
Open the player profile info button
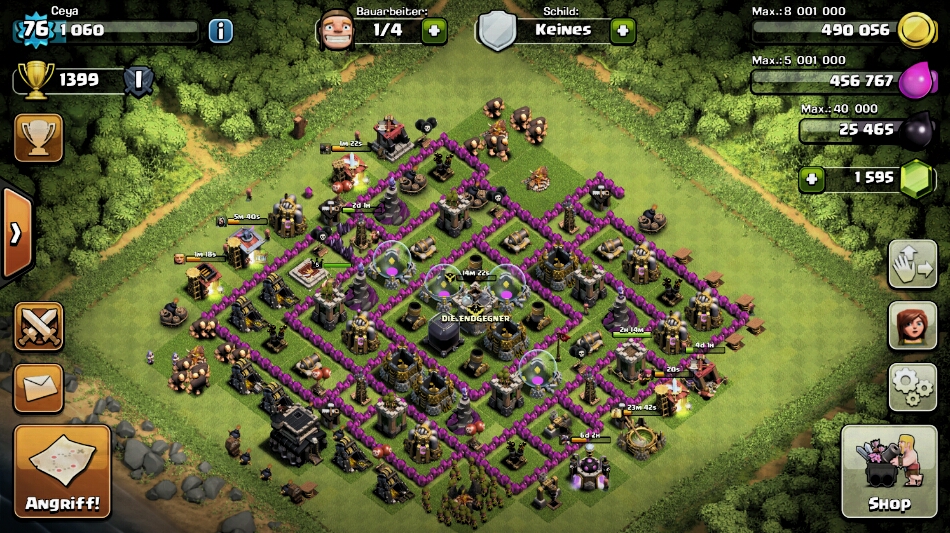tap(221, 30)
